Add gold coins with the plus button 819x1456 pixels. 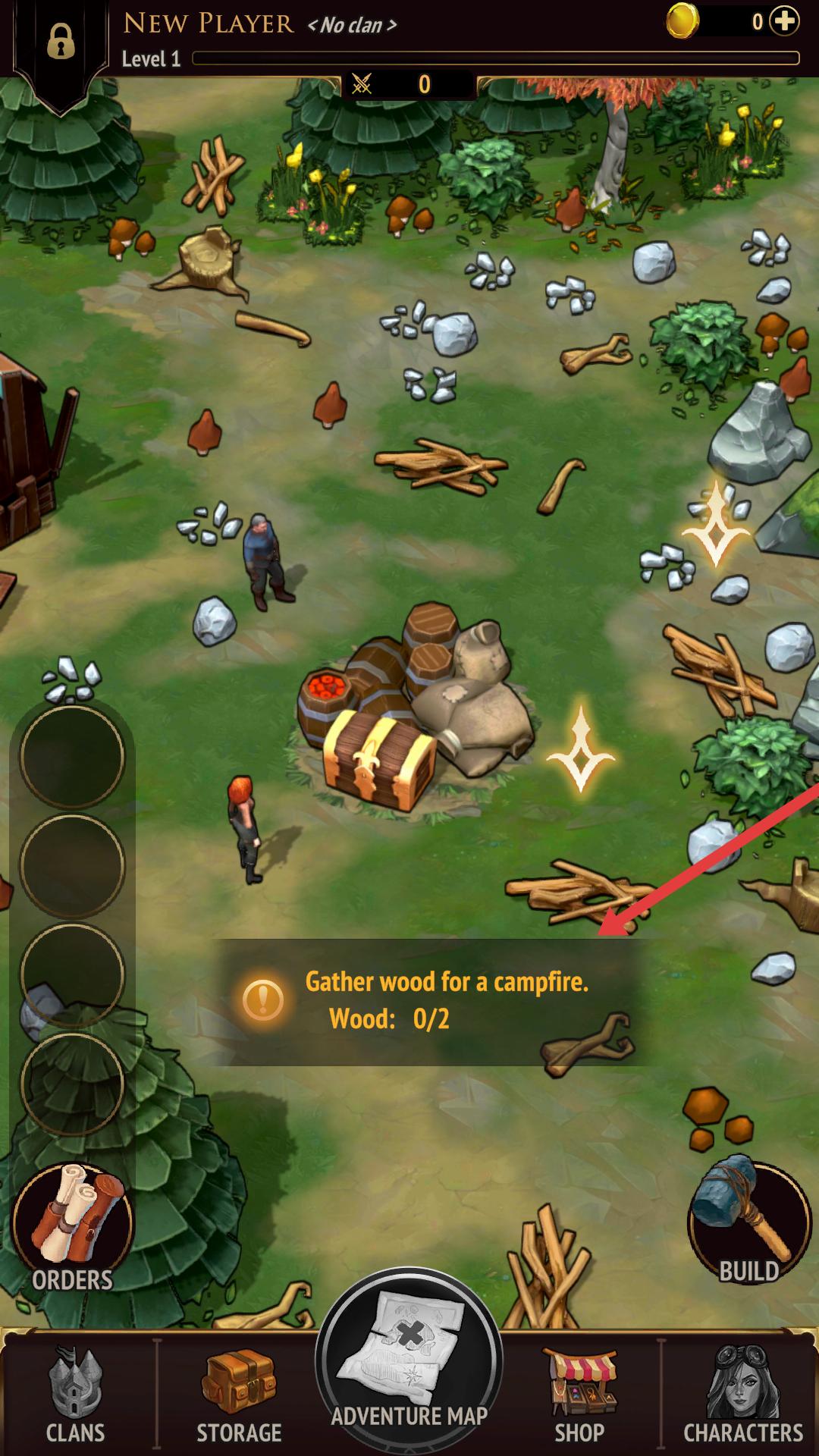tap(784, 22)
